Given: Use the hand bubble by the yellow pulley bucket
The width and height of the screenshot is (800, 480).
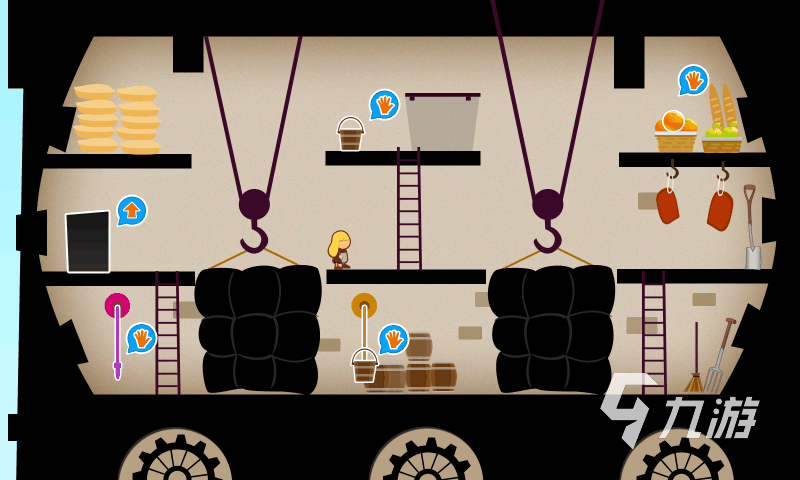Looking at the screenshot, I should [393, 338].
